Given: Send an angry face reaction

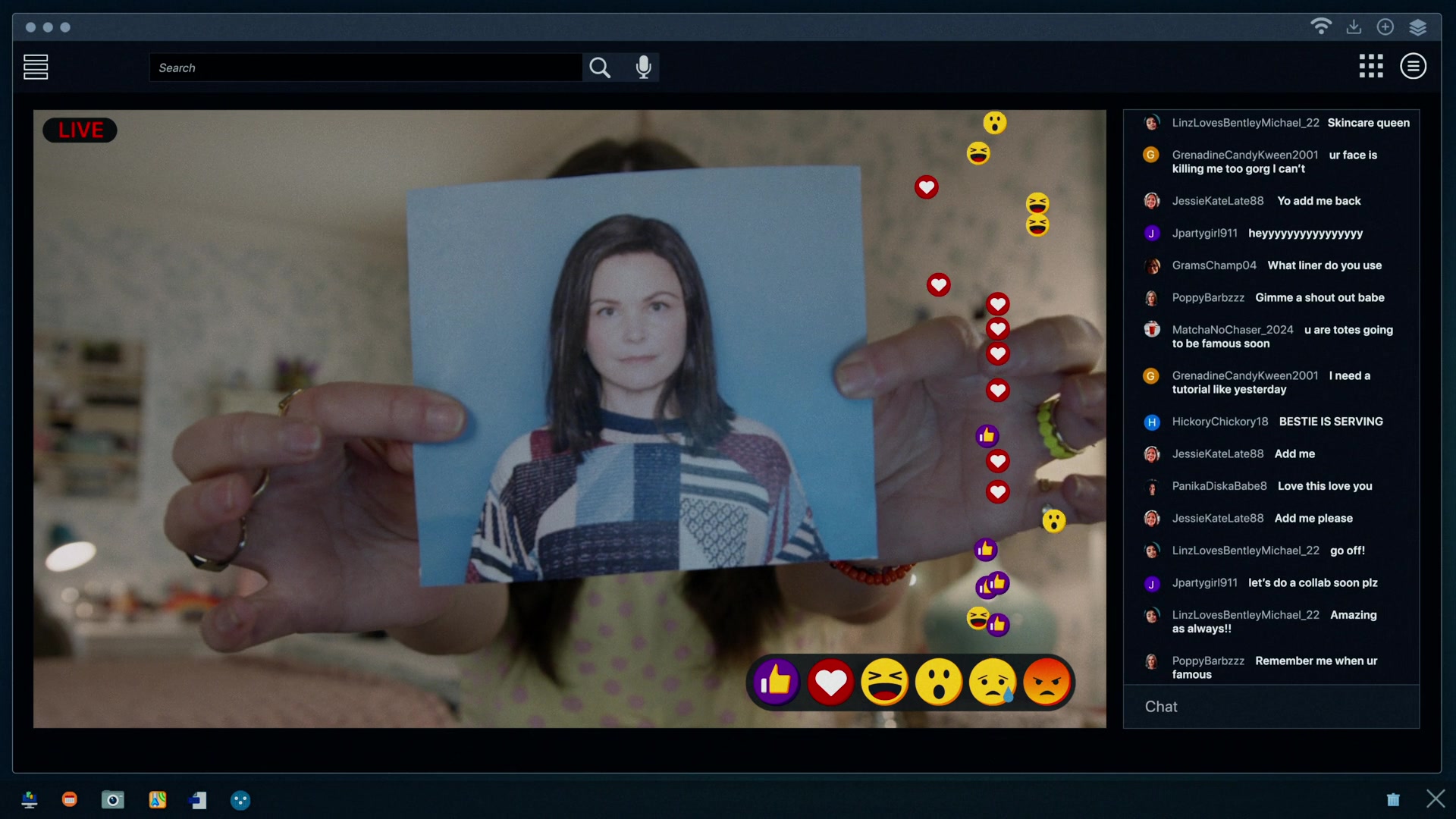Looking at the screenshot, I should coord(1046,682).
